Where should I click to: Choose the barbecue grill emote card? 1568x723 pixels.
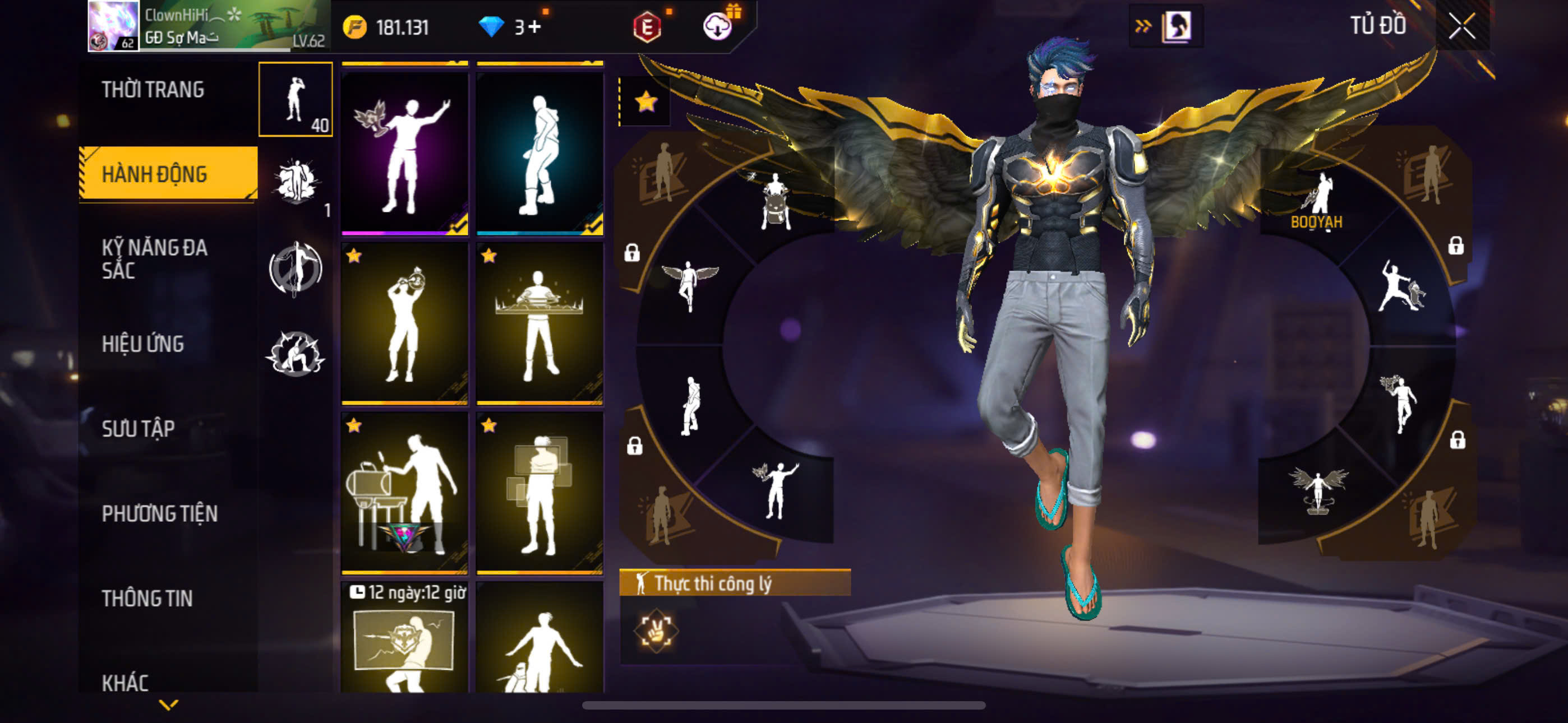[405, 493]
